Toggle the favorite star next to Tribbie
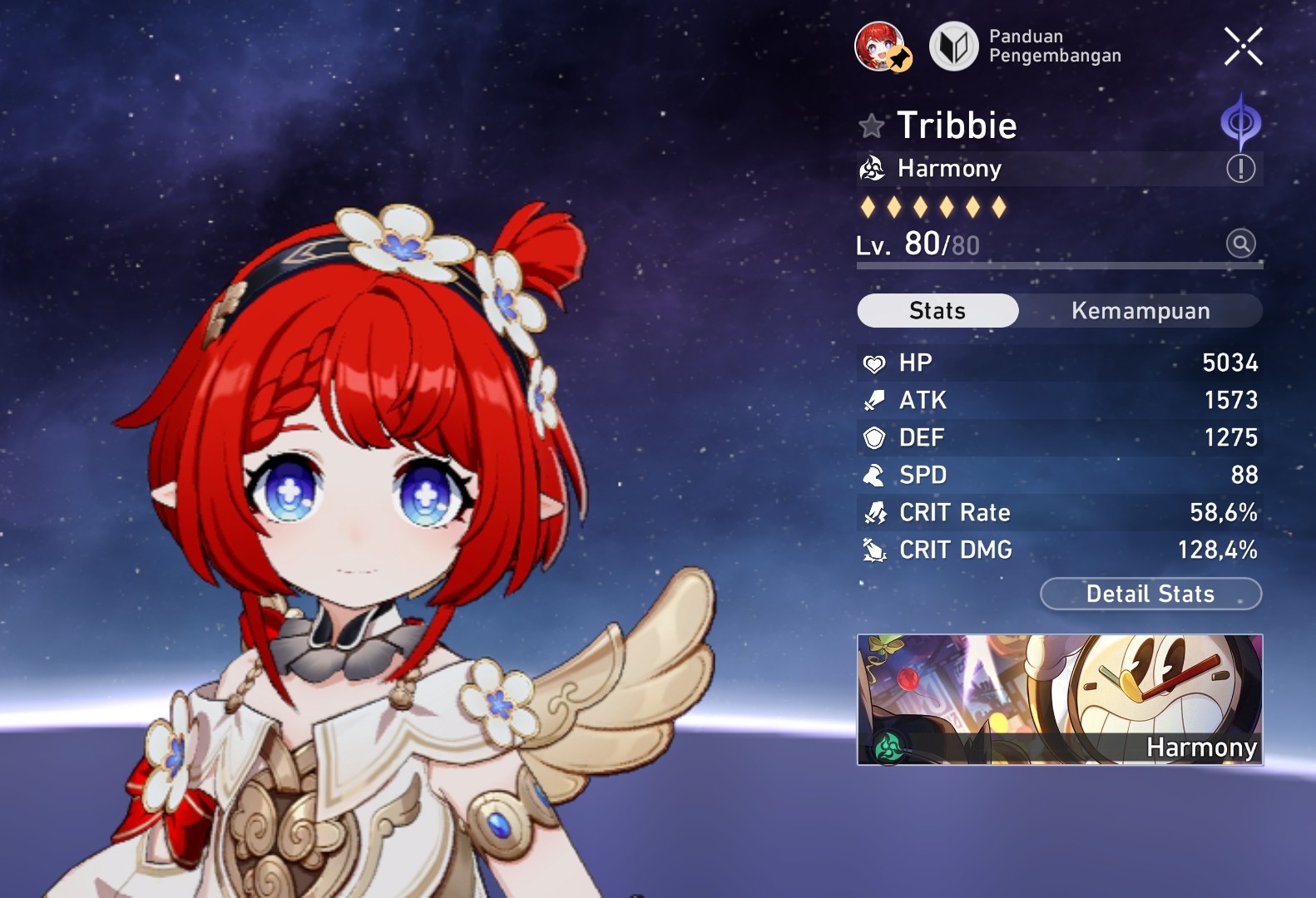The image size is (1316, 898). (870, 126)
